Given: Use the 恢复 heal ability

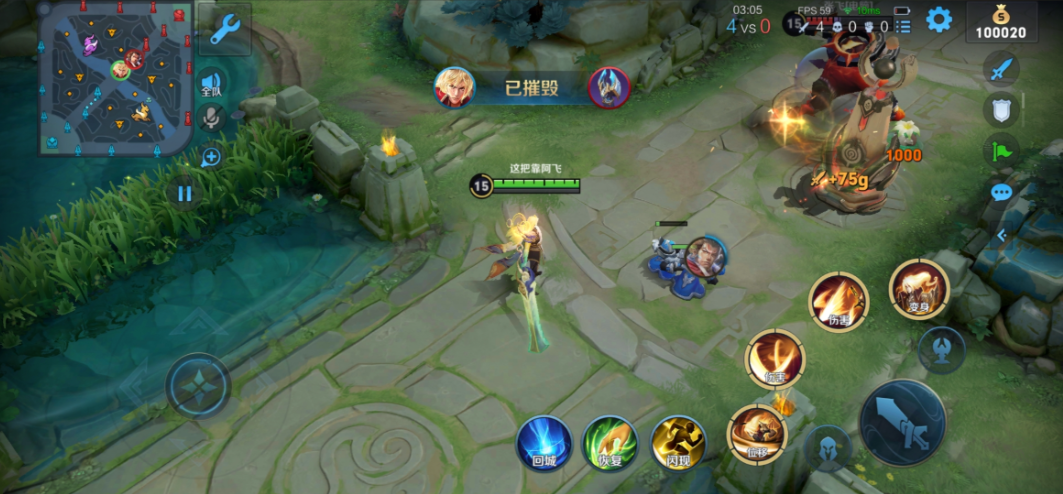Looking at the screenshot, I should (x=610, y=442).
